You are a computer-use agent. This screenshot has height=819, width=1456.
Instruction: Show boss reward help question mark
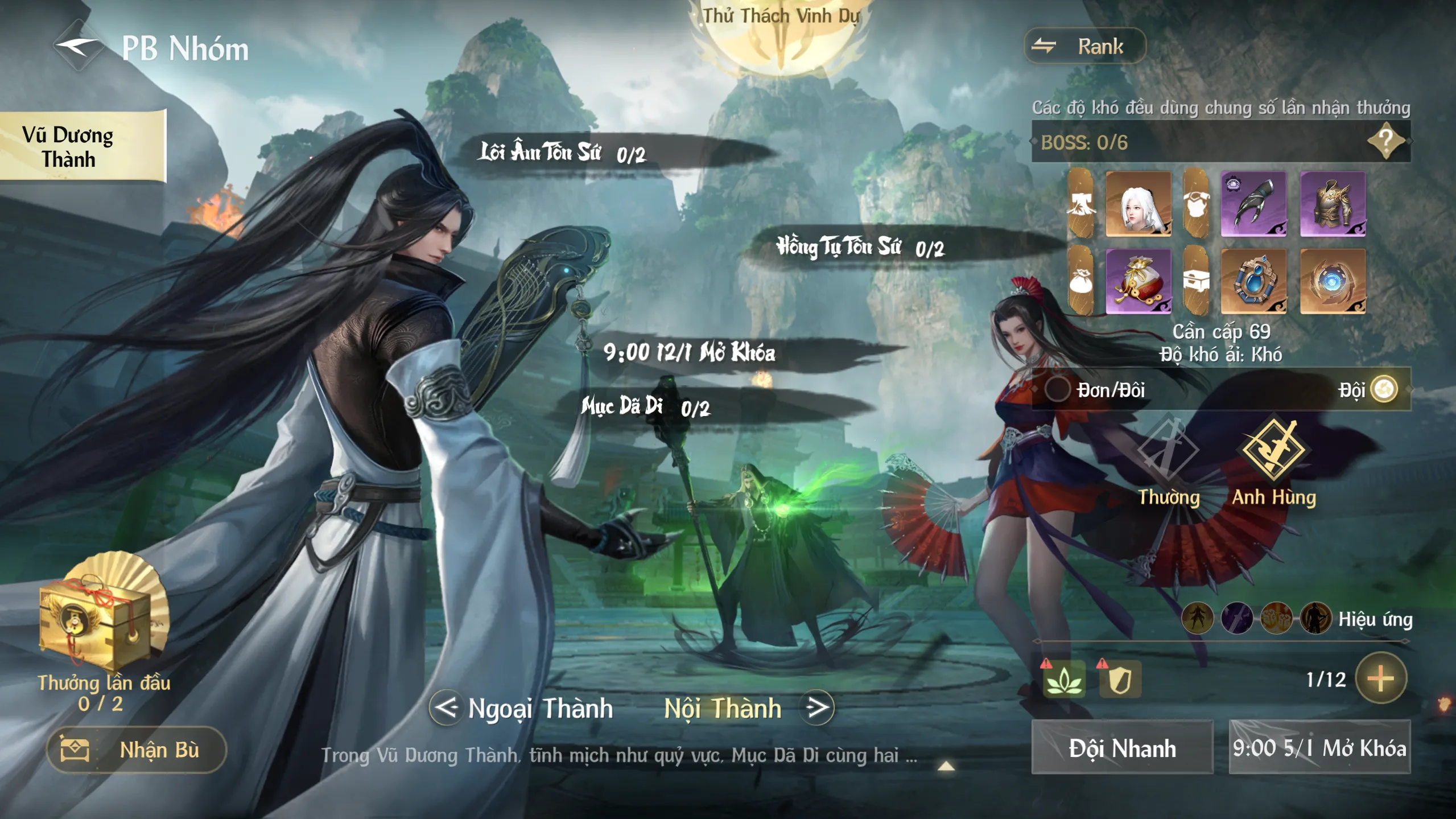(x=1385, y=141)
